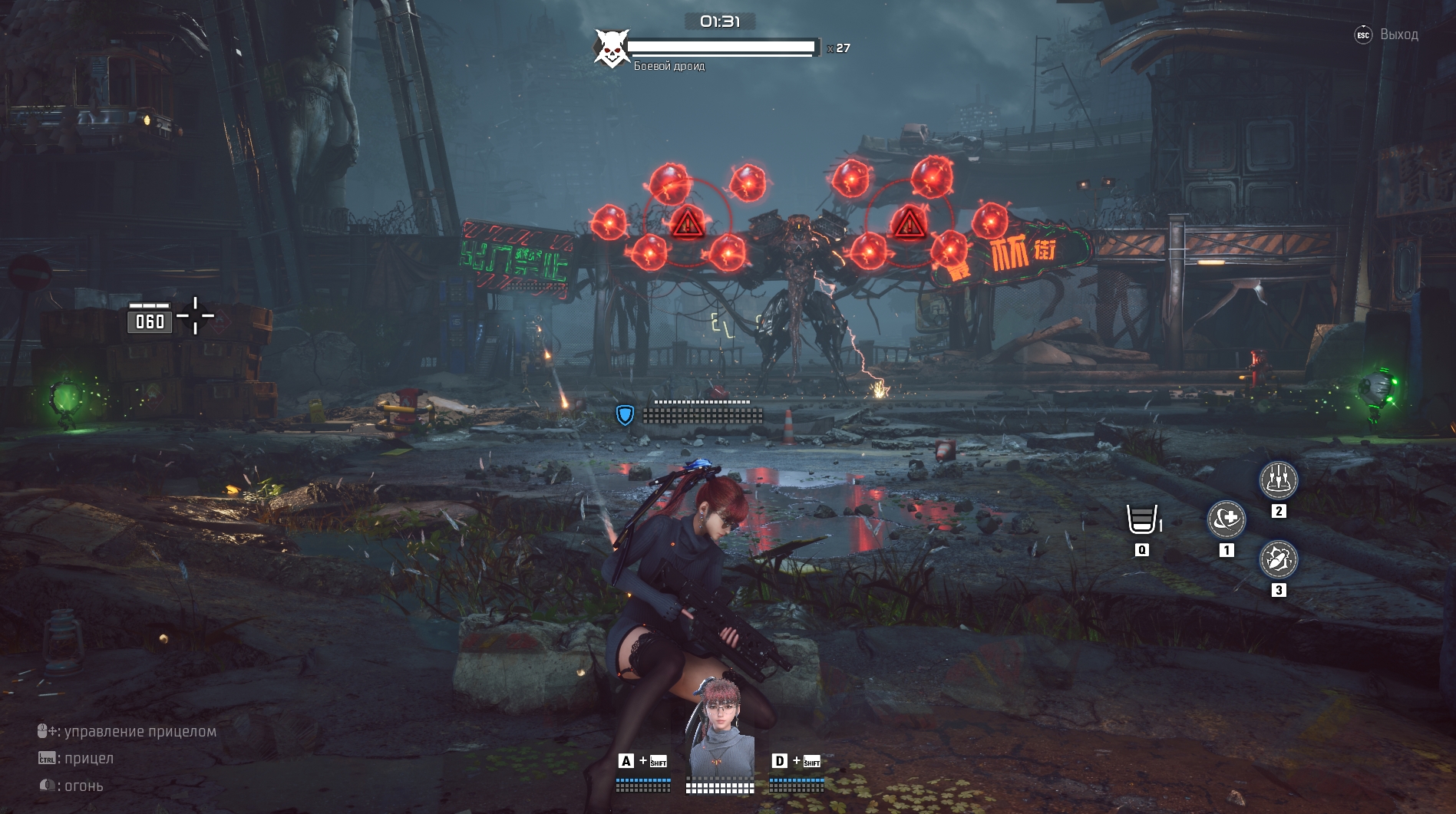The height and width of the screenshot is (814, 1456).
Task: Click the Выход exit button
Action: (1388, 35)
